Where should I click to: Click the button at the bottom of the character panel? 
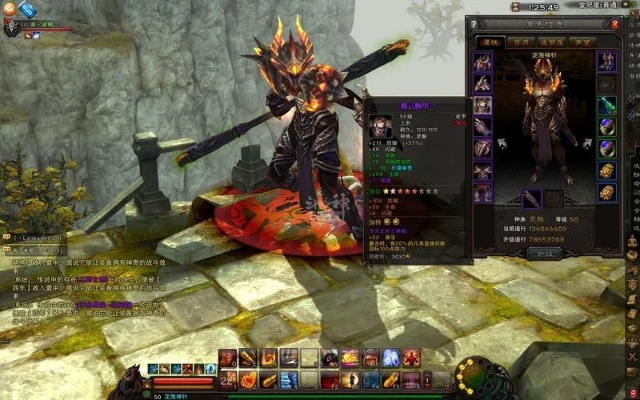coord(545,253)
